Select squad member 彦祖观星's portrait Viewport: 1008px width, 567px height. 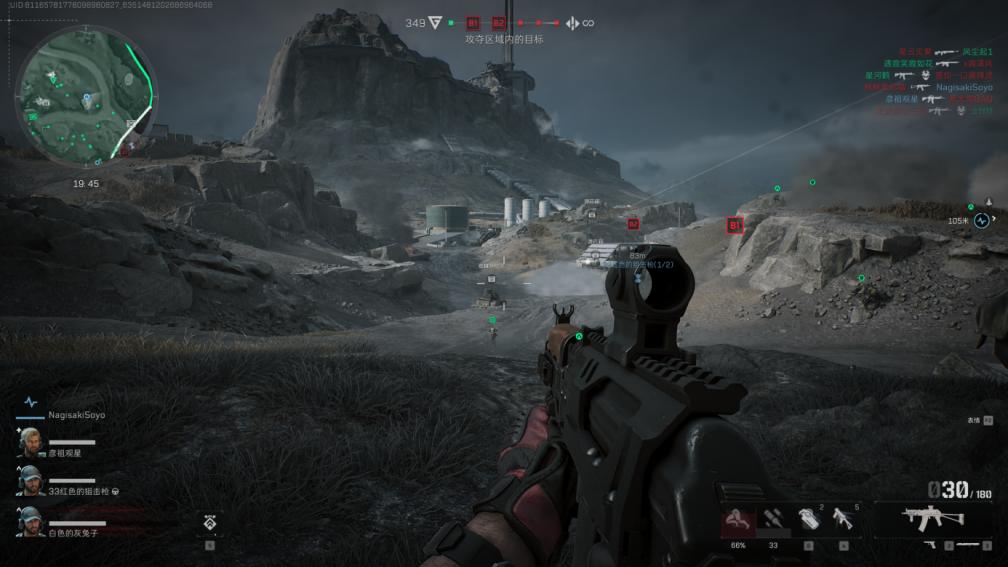[30, 443]
